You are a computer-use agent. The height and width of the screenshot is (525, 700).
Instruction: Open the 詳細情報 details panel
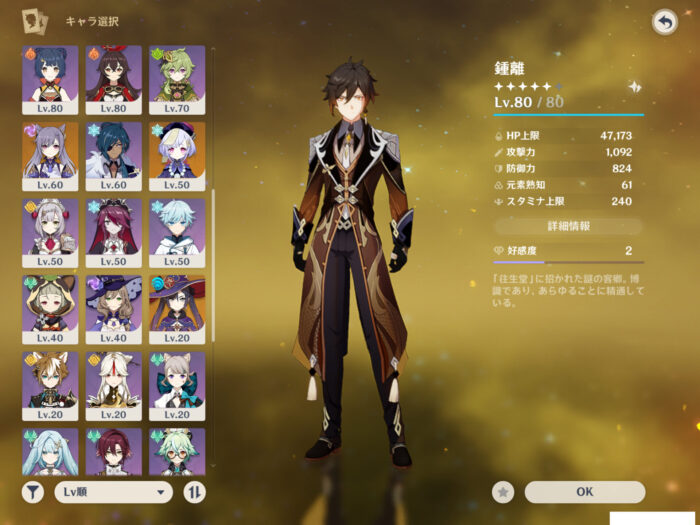tap(568, 226)
